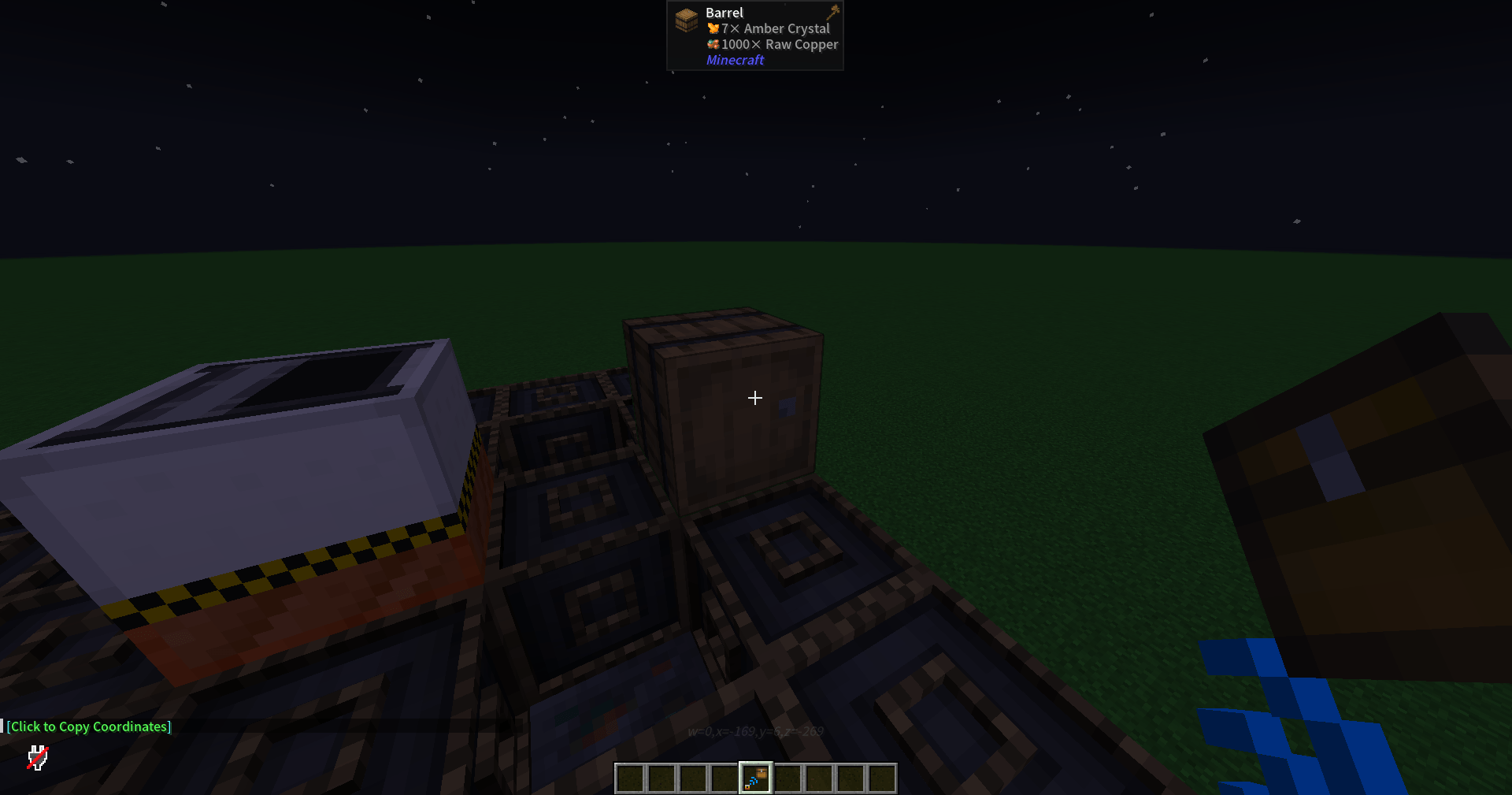This screenshot has height=795, width=1512.
Task: Click the blue Minecraft mod name in the tooltip
Action: tap(734, 59)
